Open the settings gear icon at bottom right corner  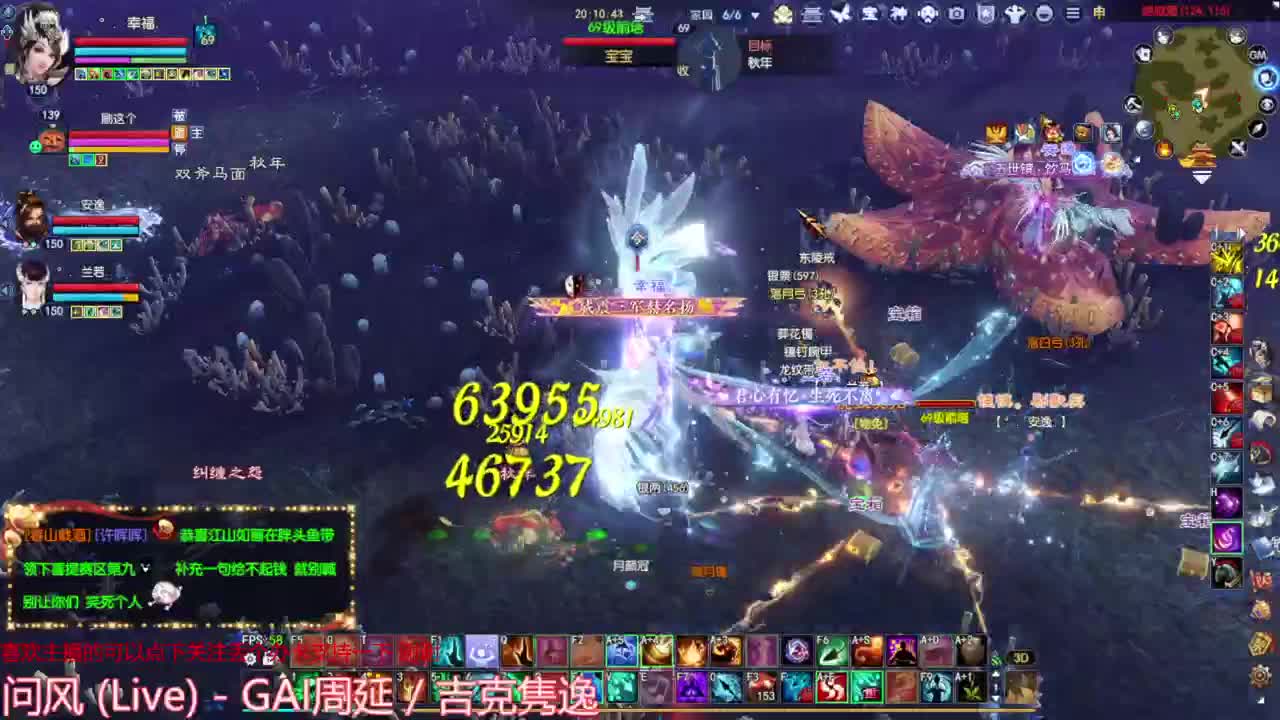pos(1258,678)
